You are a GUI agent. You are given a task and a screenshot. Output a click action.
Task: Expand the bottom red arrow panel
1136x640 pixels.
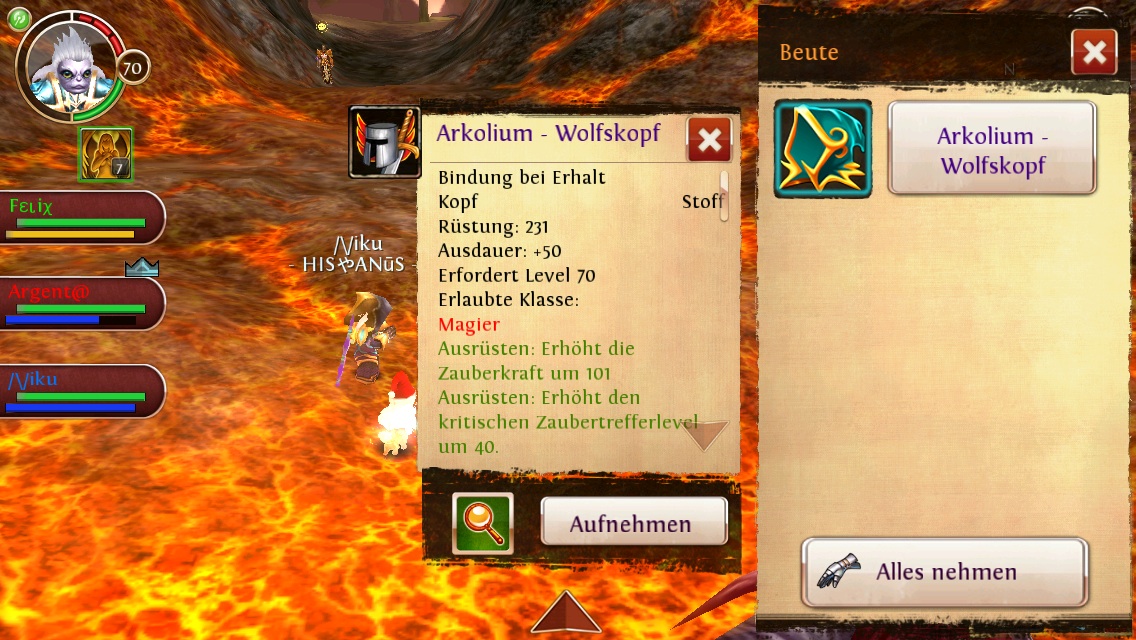pos(566,612)
